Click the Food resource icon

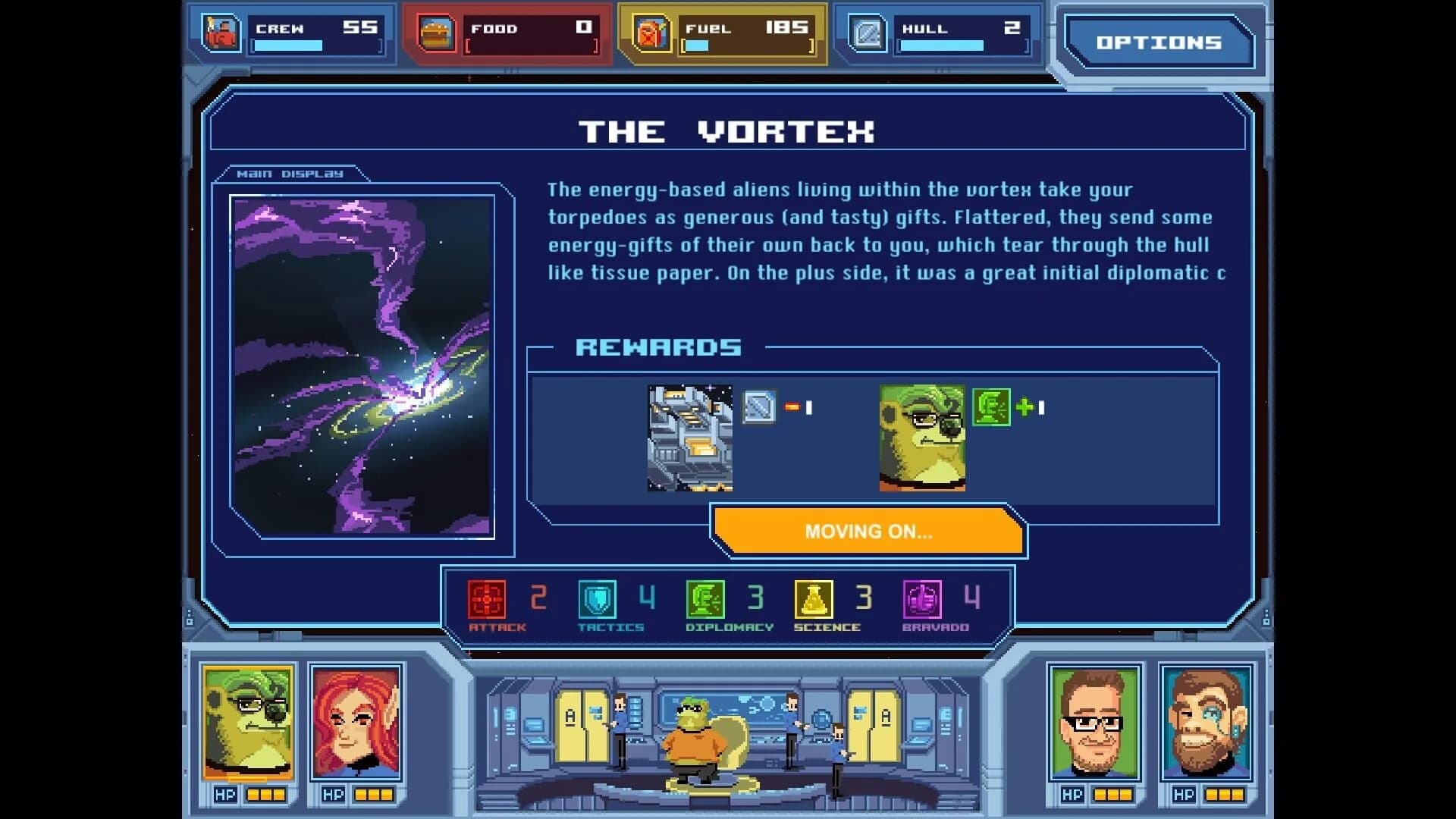click(x=435, y=32)
